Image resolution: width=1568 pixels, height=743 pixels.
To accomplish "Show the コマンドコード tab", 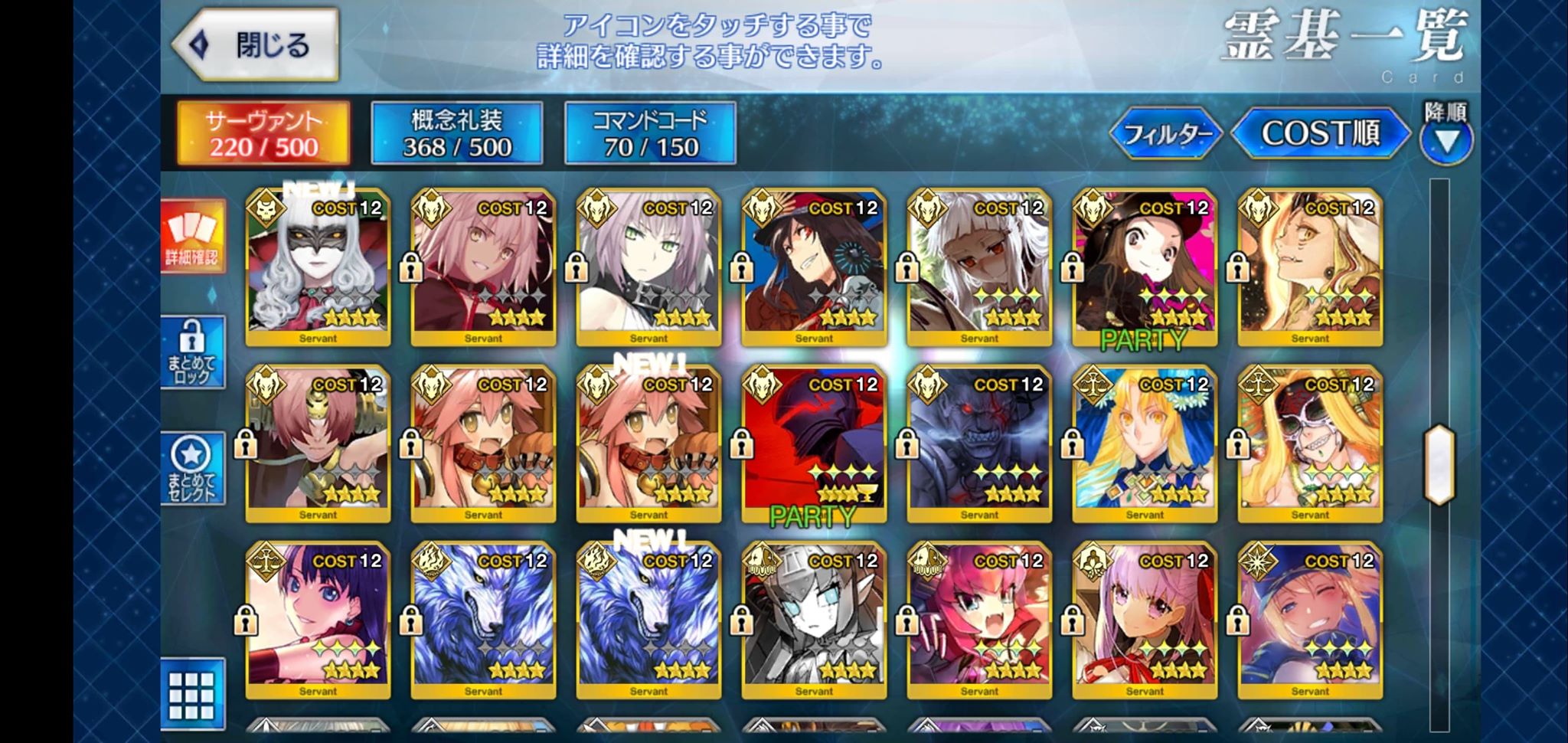I will click(x=651, y=133).
